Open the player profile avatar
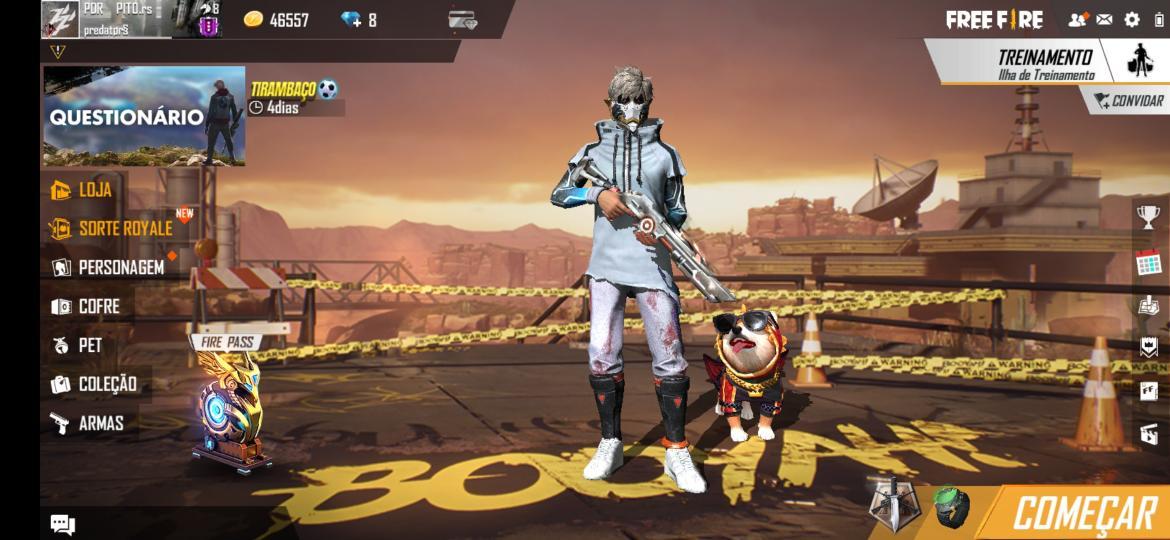1170x540 pixels. (60, 19)
